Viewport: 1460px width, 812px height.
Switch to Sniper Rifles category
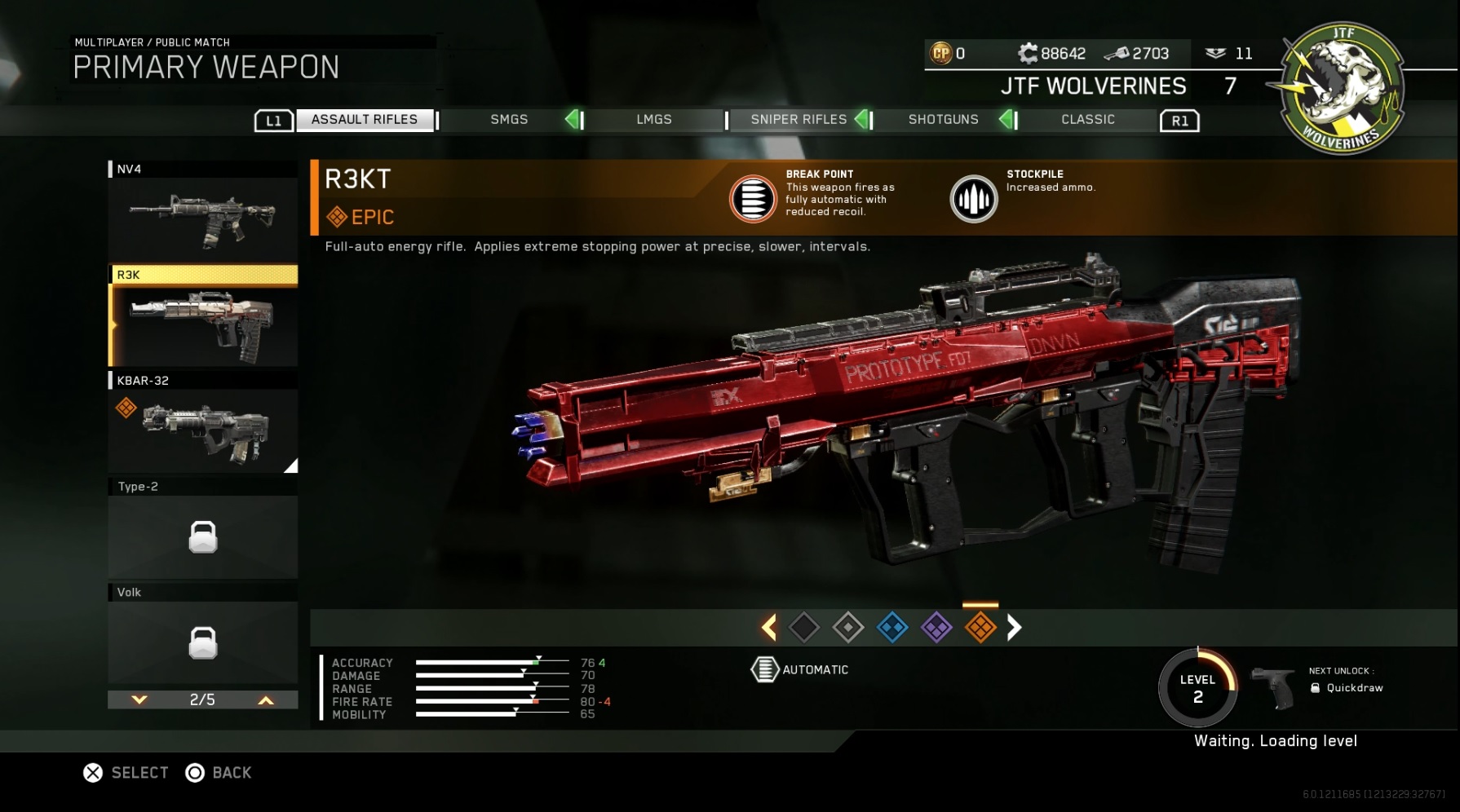pos(799,120)
